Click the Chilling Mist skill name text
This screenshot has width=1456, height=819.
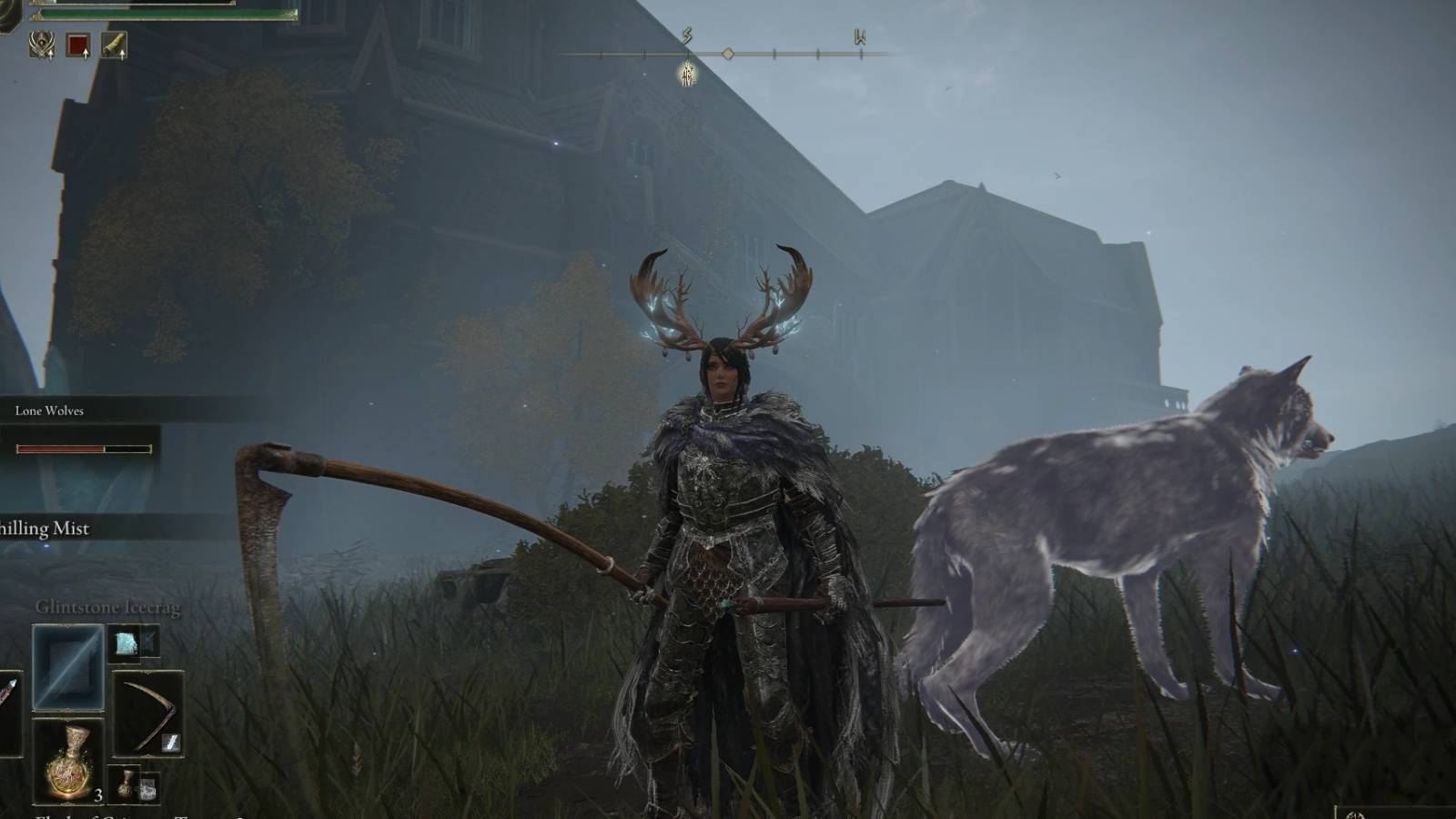pos(44,529)
